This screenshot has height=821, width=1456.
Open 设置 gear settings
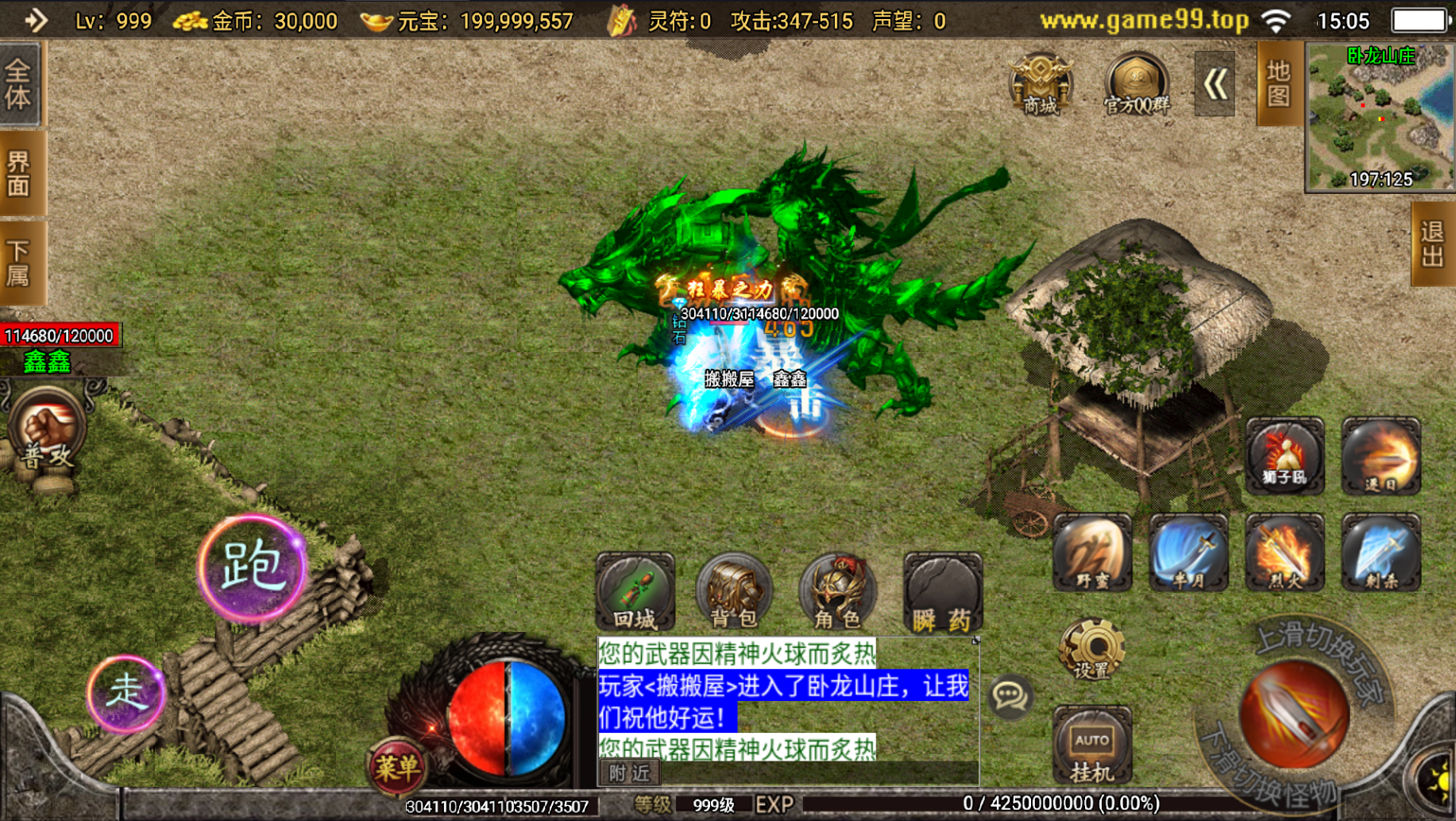1091,649
